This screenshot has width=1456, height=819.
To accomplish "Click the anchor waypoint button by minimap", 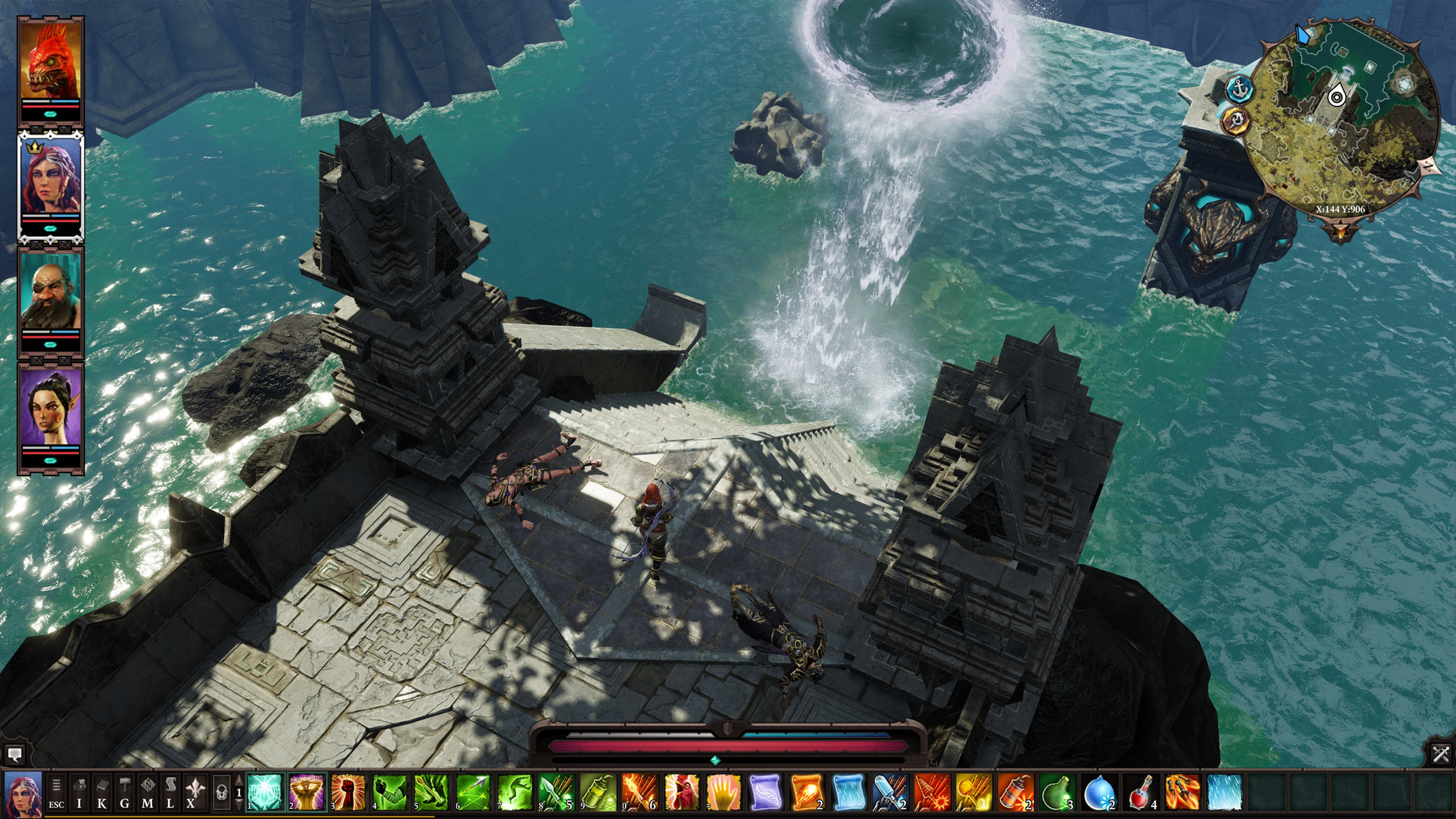I will click(x=1236, y=89).
